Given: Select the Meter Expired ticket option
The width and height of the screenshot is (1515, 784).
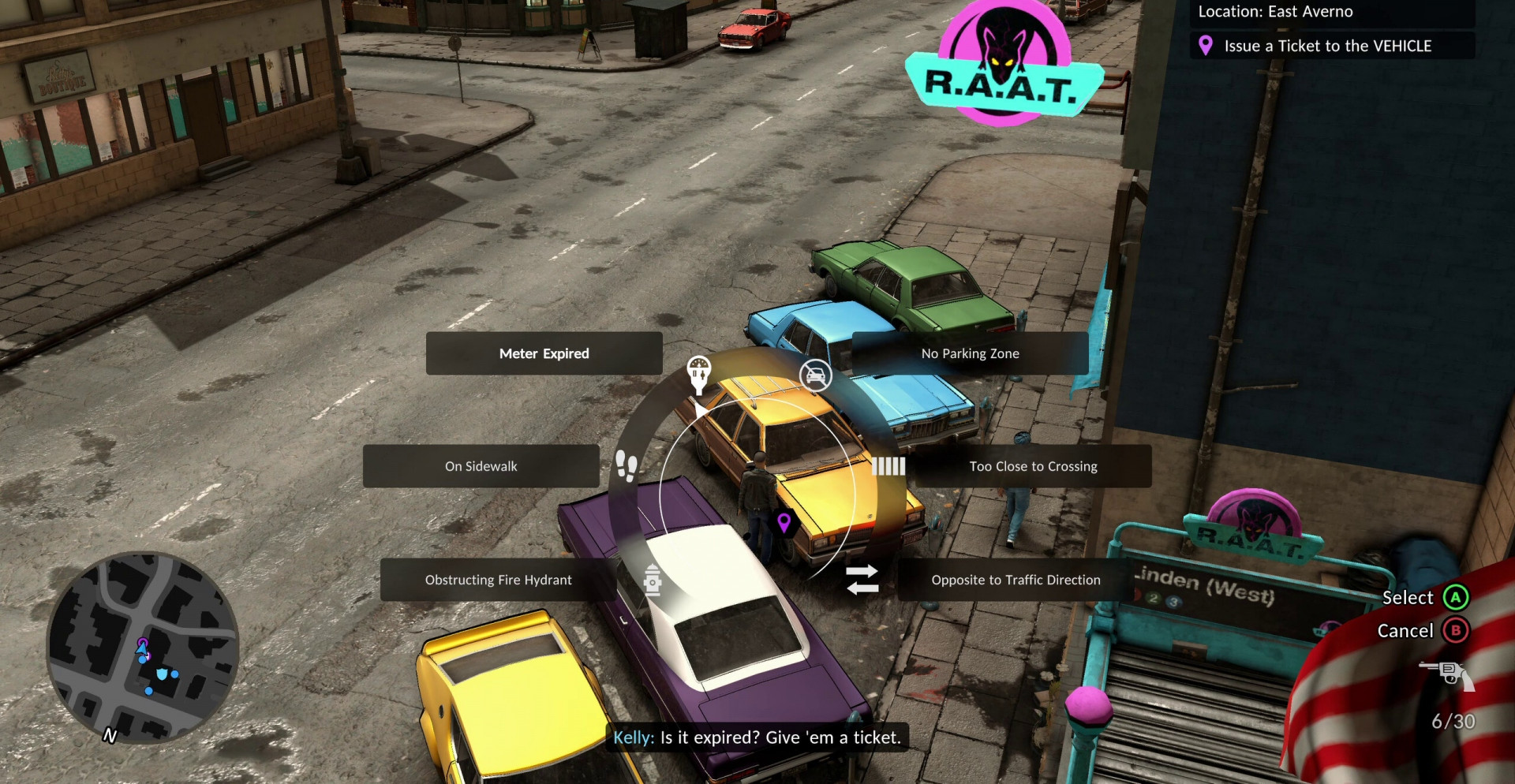Looking at the screenshot, I should pos(544,353).
